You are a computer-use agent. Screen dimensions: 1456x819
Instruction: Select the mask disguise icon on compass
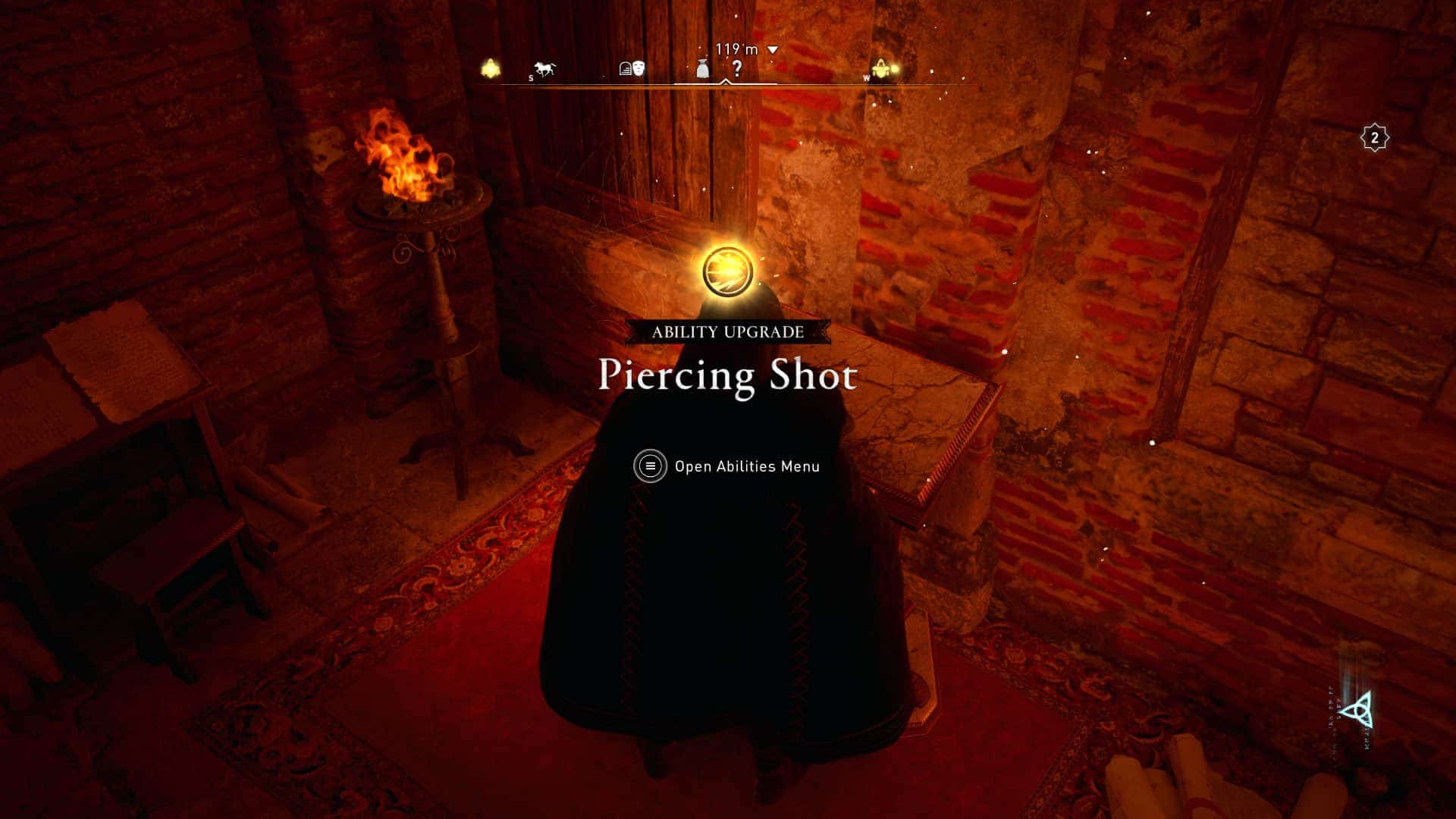[x=638, y=68]
